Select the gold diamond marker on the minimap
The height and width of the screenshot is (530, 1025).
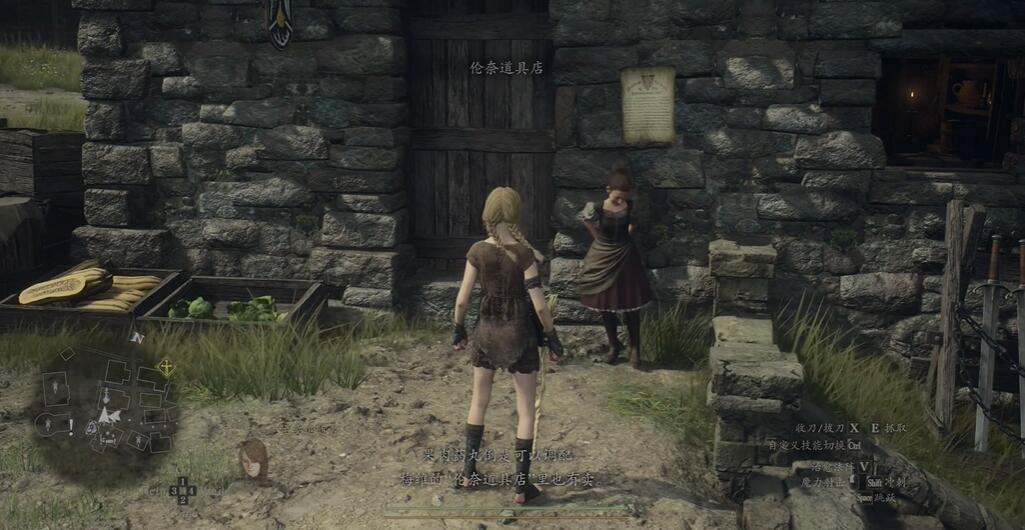coord(166,367)
